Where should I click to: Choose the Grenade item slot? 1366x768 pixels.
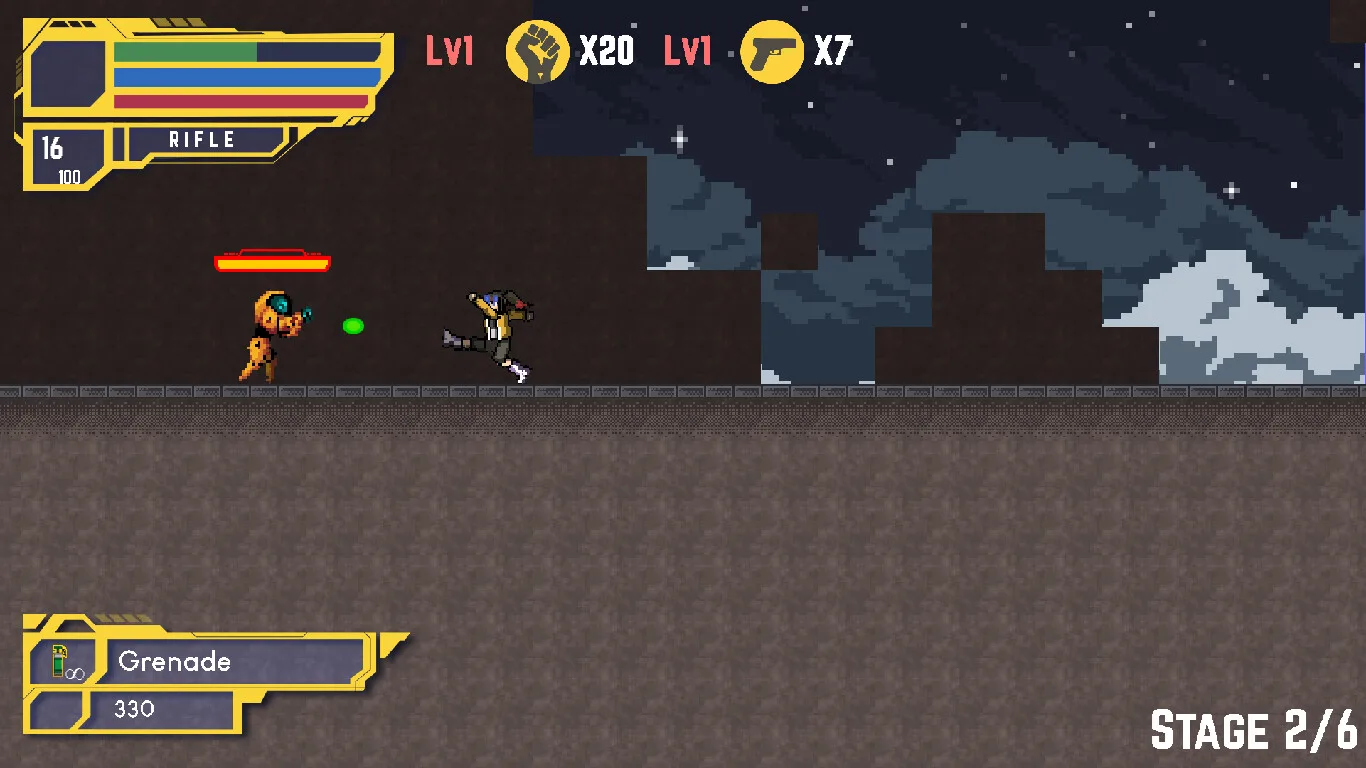(232, 661)
